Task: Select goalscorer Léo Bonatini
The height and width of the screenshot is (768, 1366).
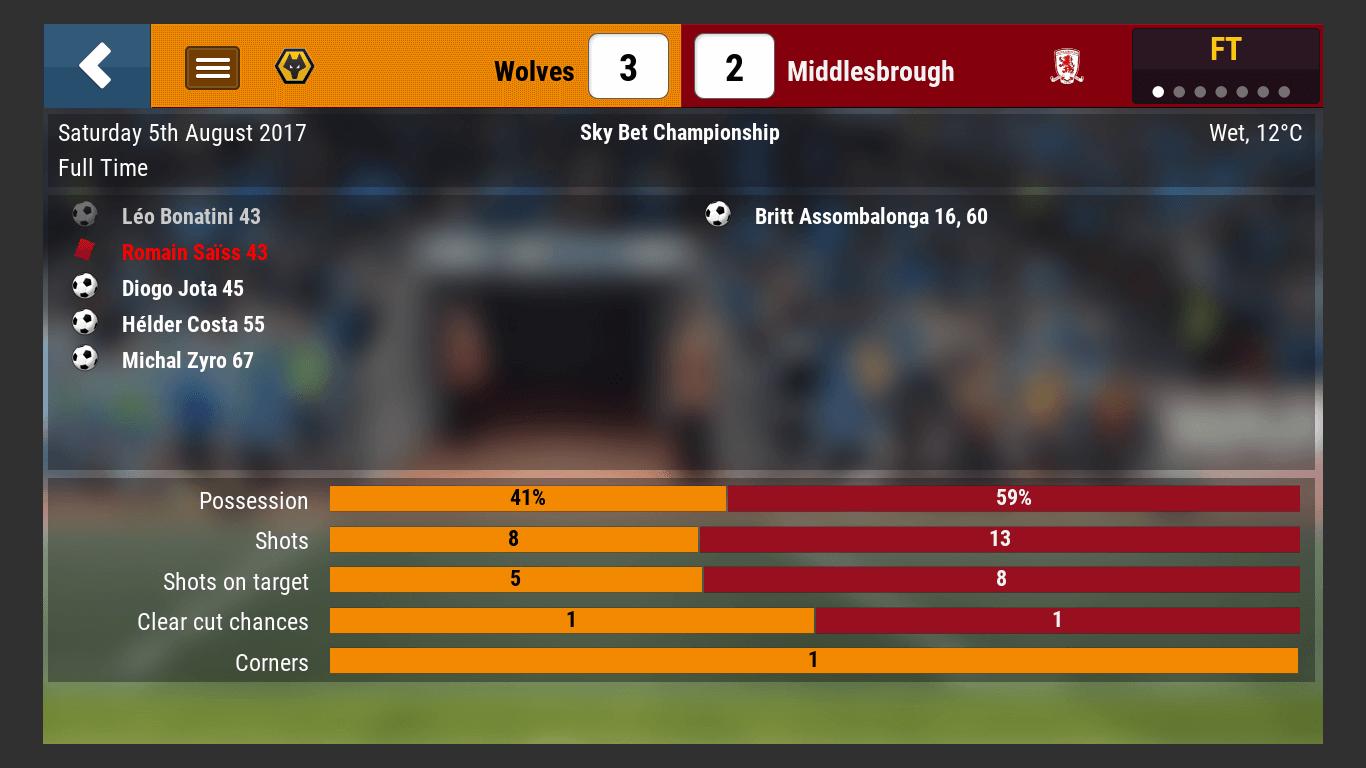Action: click(x=191, y=217)
